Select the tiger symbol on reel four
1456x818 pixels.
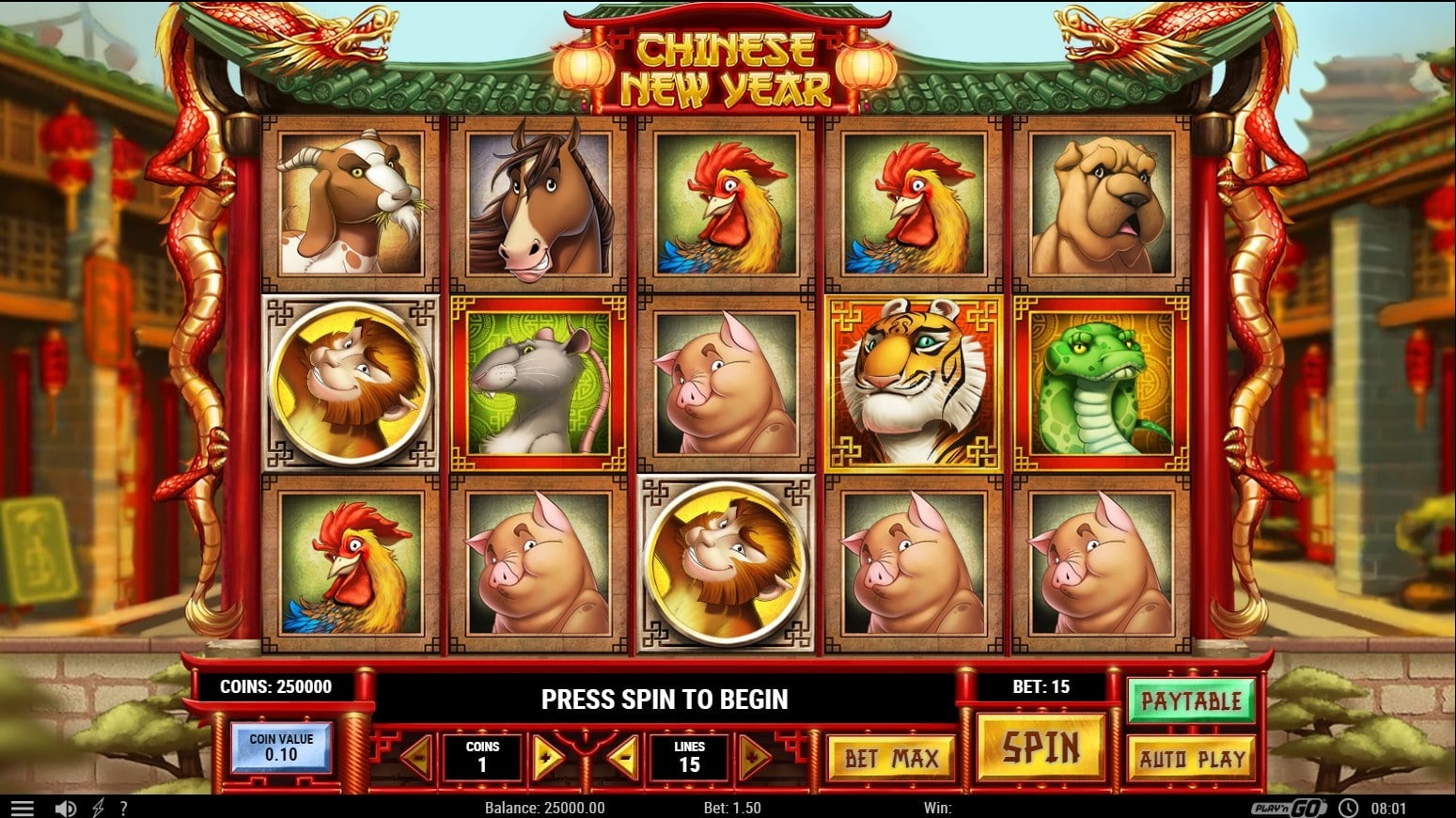click(910, 379)
